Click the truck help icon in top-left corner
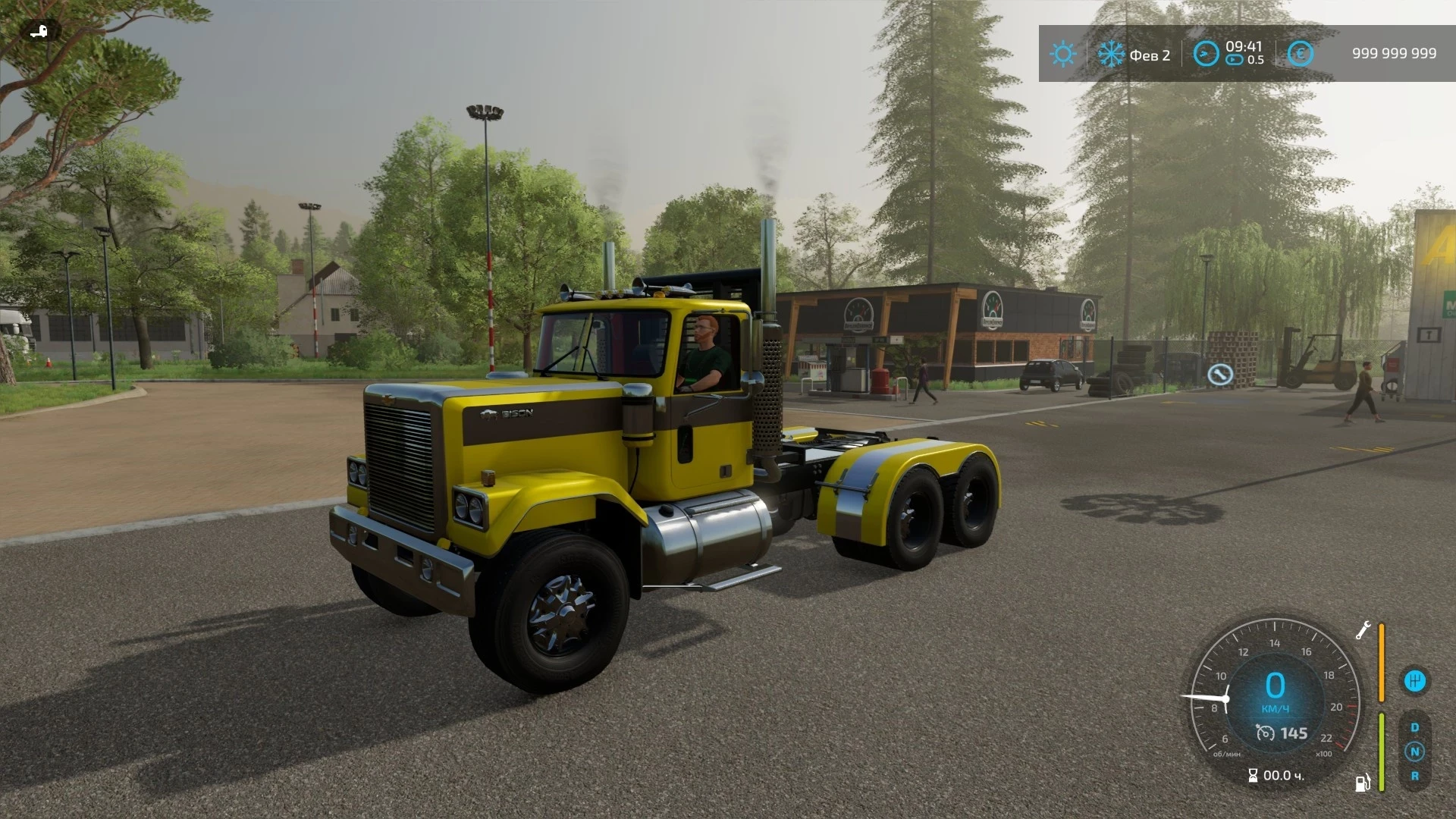Viewport: 1456px width, 819px height. (x=39, y=30)
